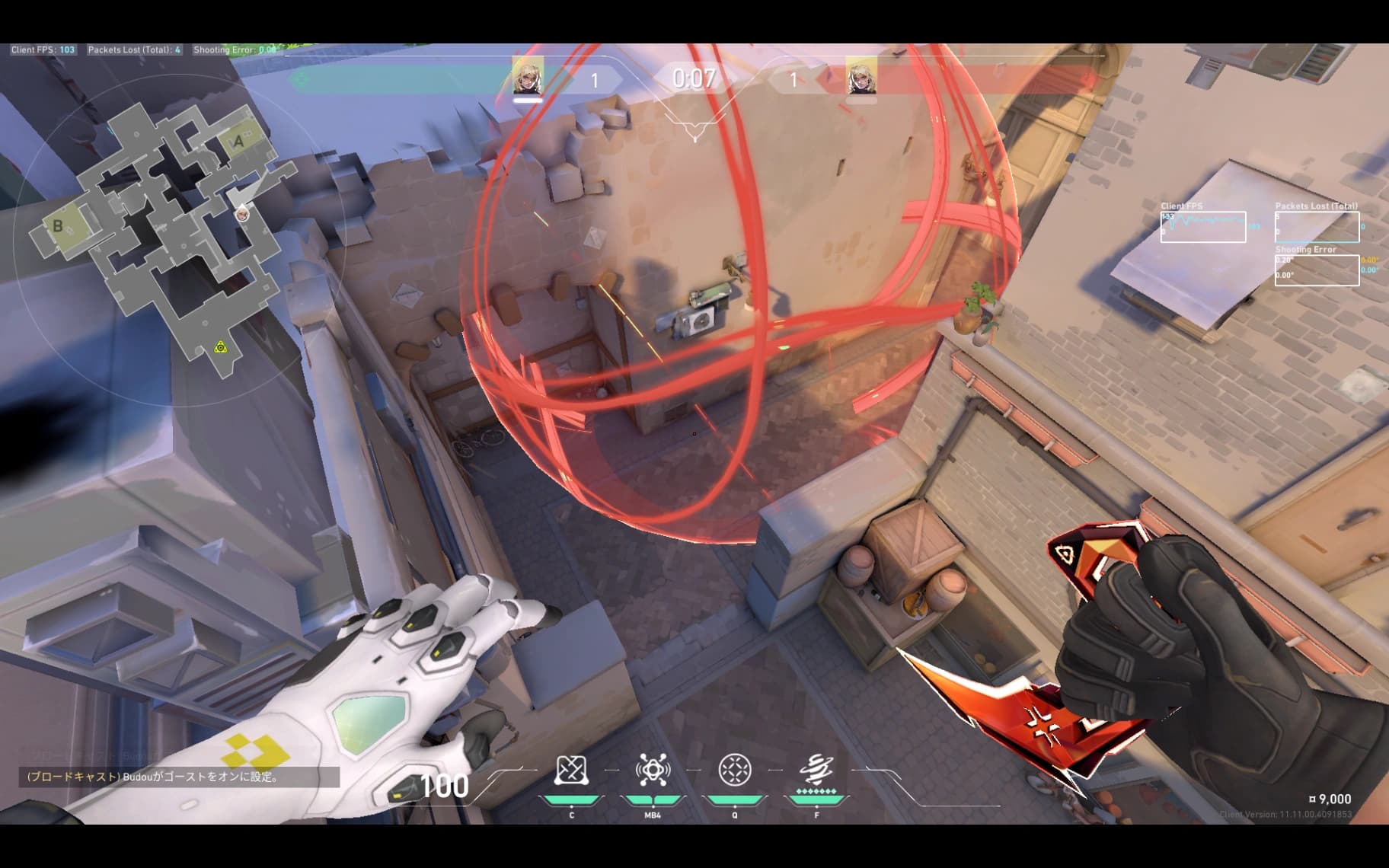
Task: Click the B site marker on the minimap
Action: pos(57,225)
